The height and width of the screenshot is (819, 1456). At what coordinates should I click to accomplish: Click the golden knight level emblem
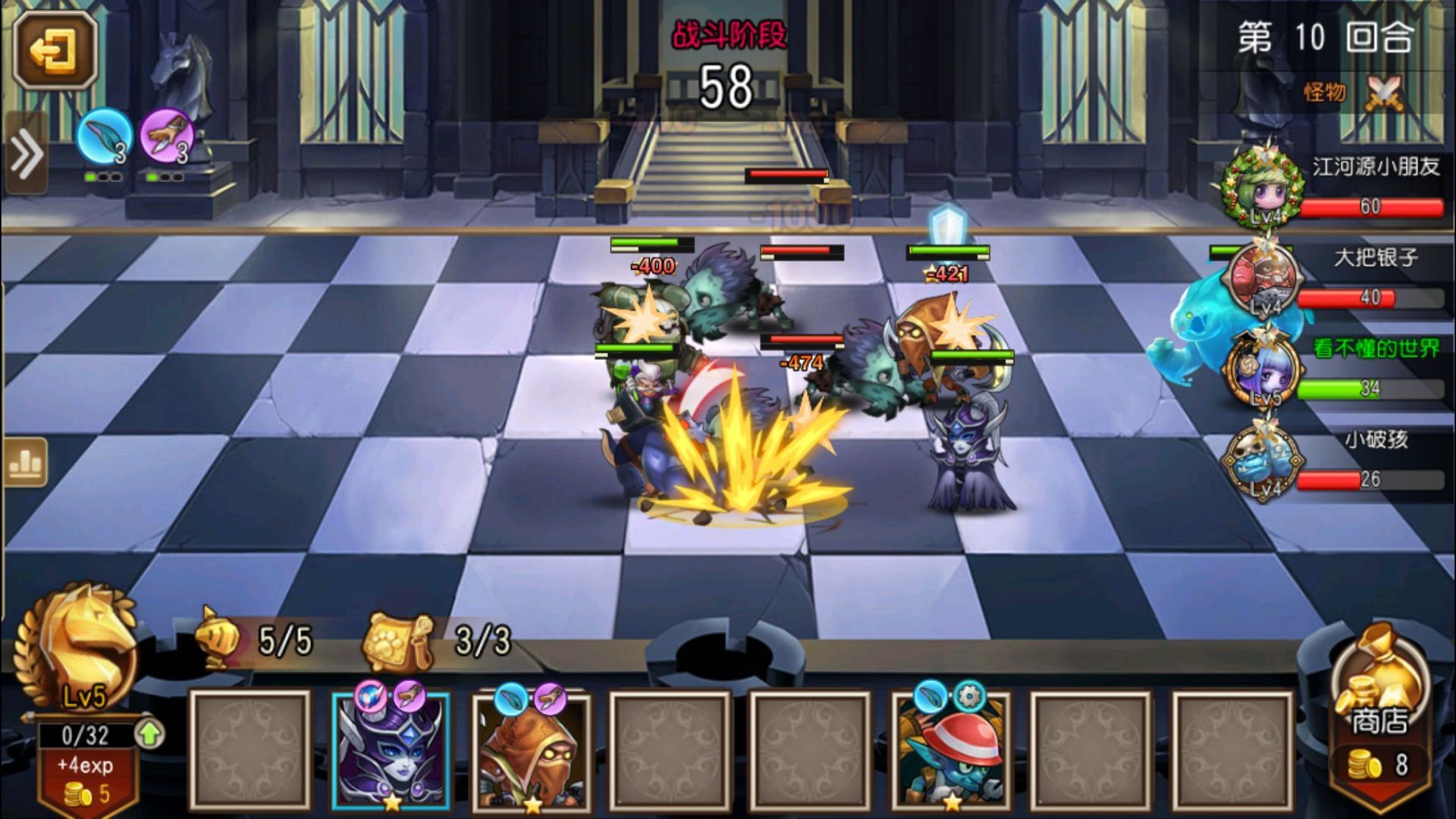[76, 645]
